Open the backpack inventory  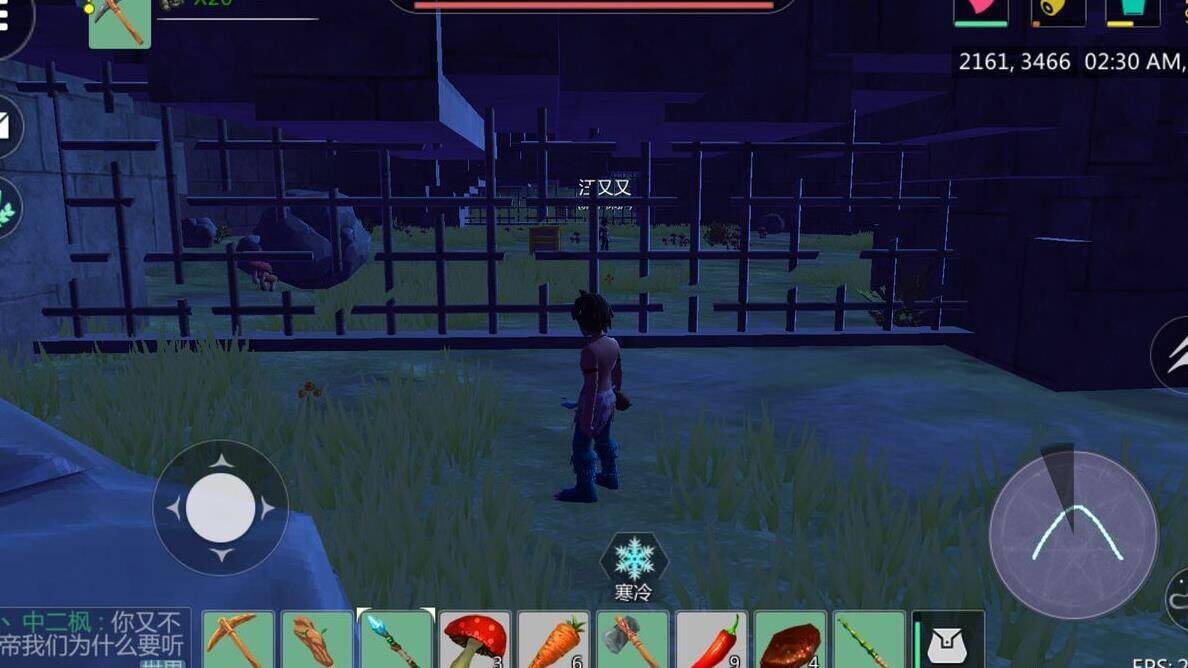947,642
